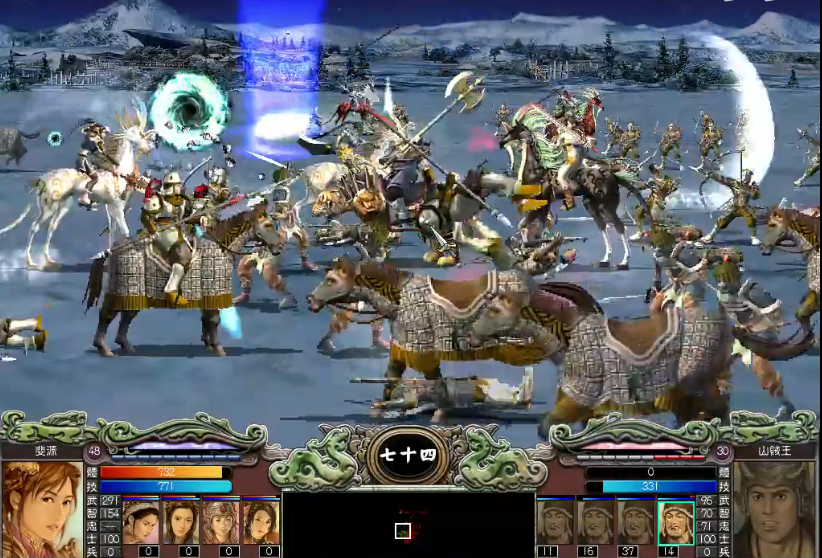Choose the enemy officer portrait with 16 troops
The height and width of the screenshot is (558, 822).
coord(595,522)
